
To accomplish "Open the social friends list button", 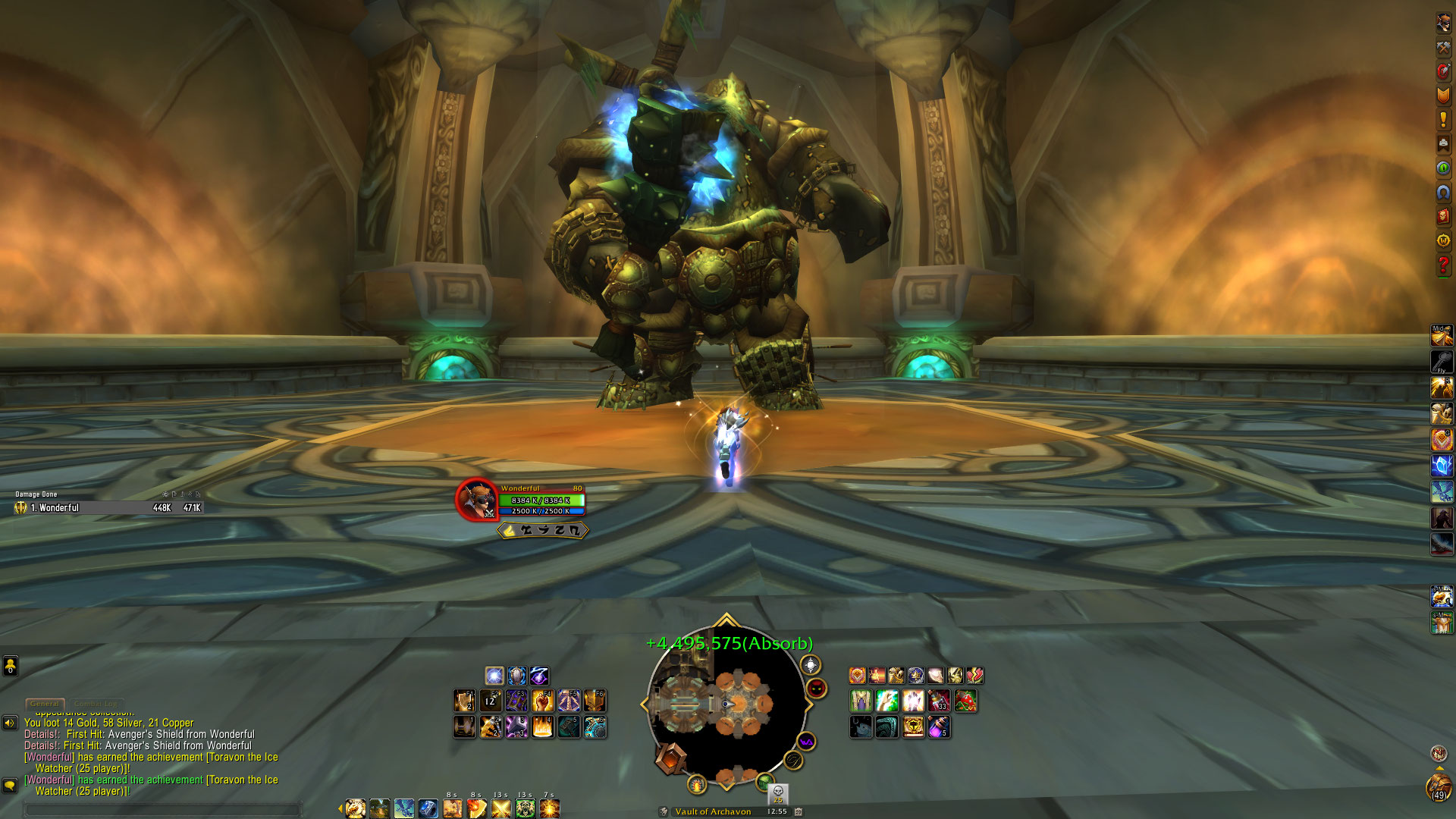I will [10, 666].
